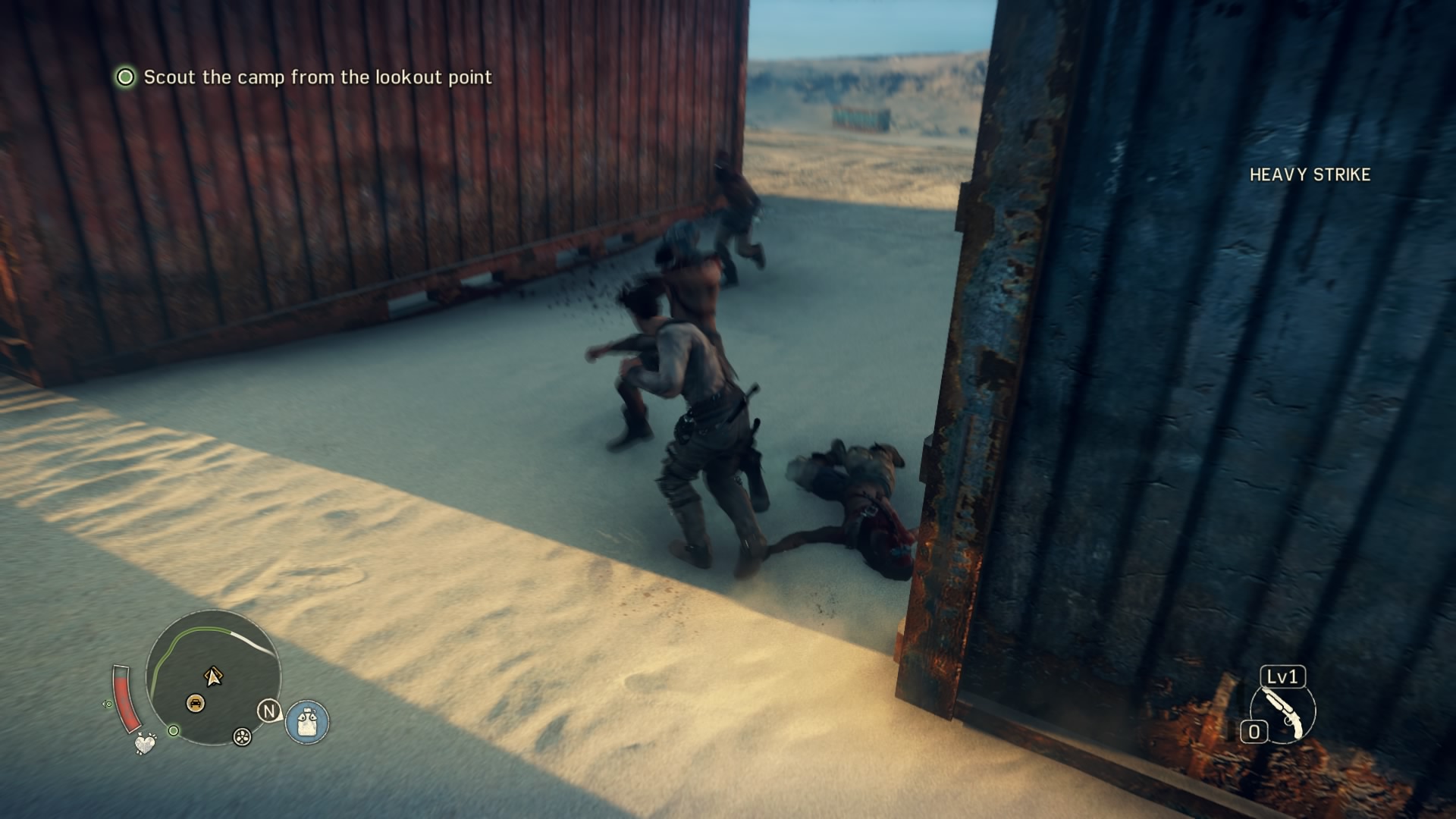Select the Scout the camp objective entry

pos(318,76)
